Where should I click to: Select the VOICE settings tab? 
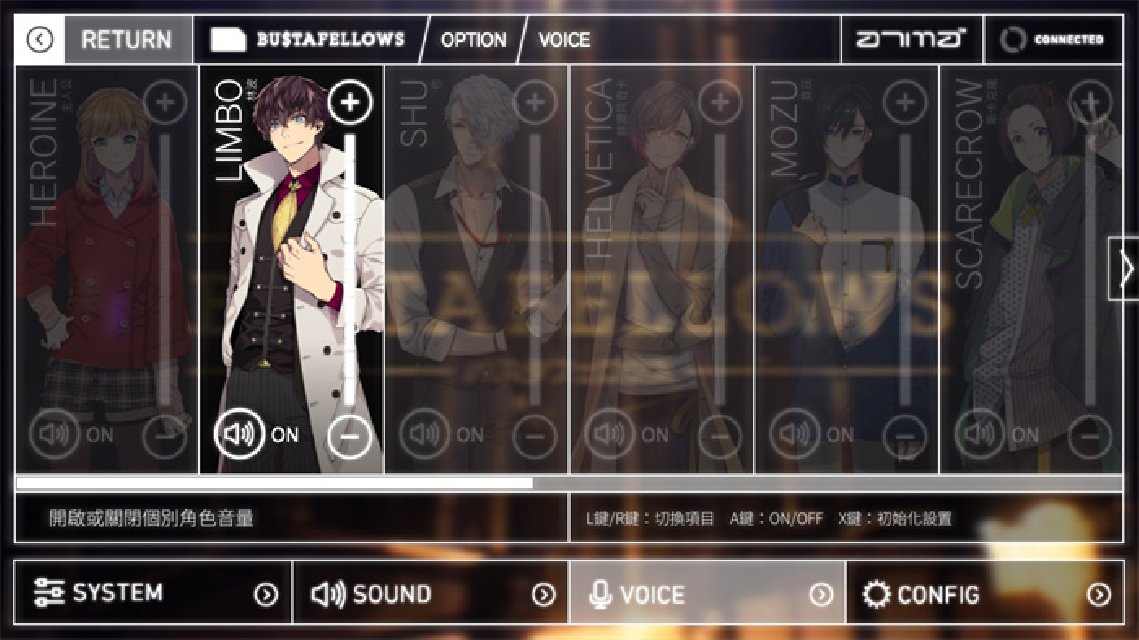pyautogui.click(x=708, y=594)
